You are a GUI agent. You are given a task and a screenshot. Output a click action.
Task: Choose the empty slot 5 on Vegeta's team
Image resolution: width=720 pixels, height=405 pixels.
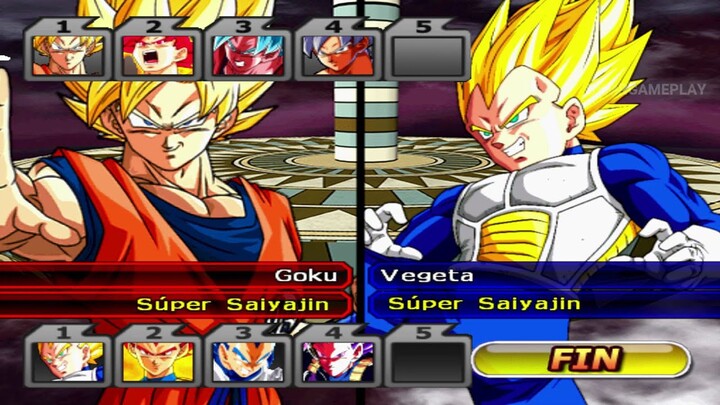428,361
